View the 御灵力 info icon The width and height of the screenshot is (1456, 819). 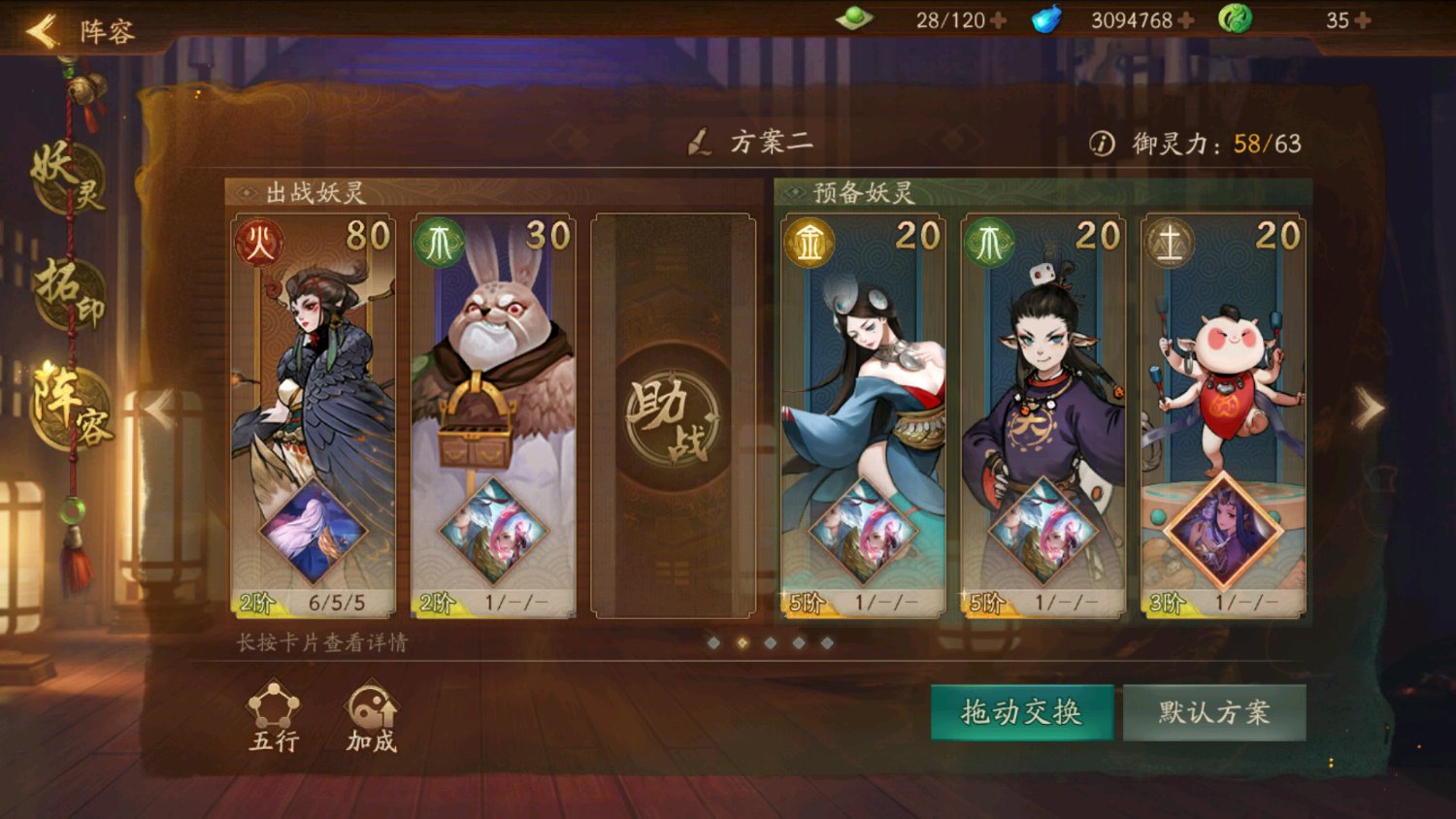[x=1102, y=144]
